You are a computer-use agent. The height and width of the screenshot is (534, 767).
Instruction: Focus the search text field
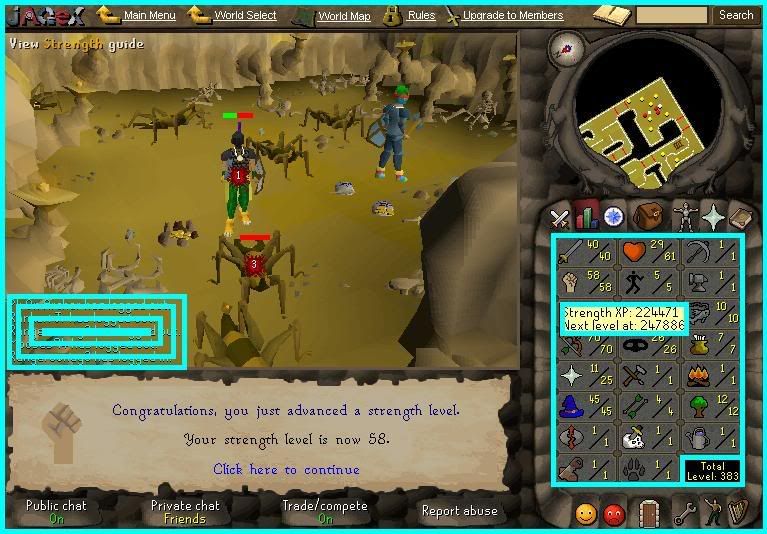pos(671,15)
